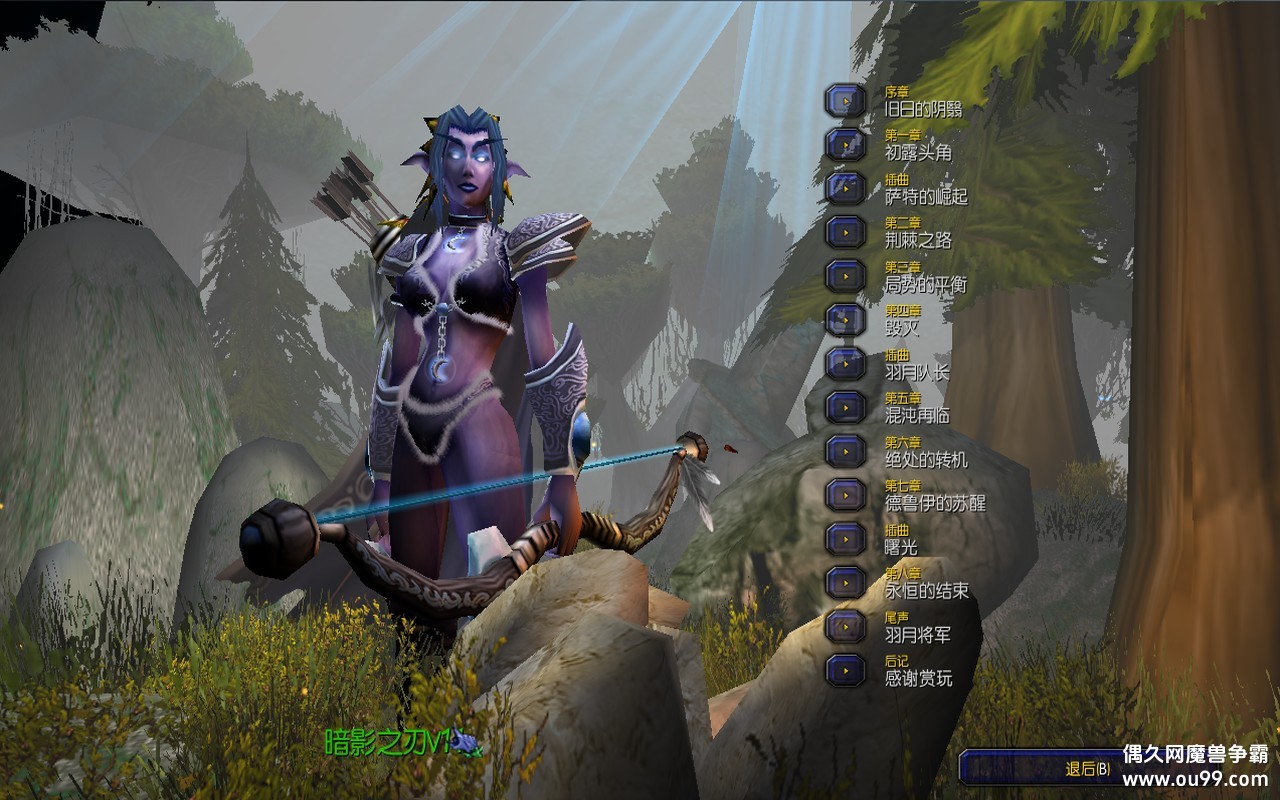Launch chapter six 绝处的转机
The image size is (1280, 800).
coord(845,451)
